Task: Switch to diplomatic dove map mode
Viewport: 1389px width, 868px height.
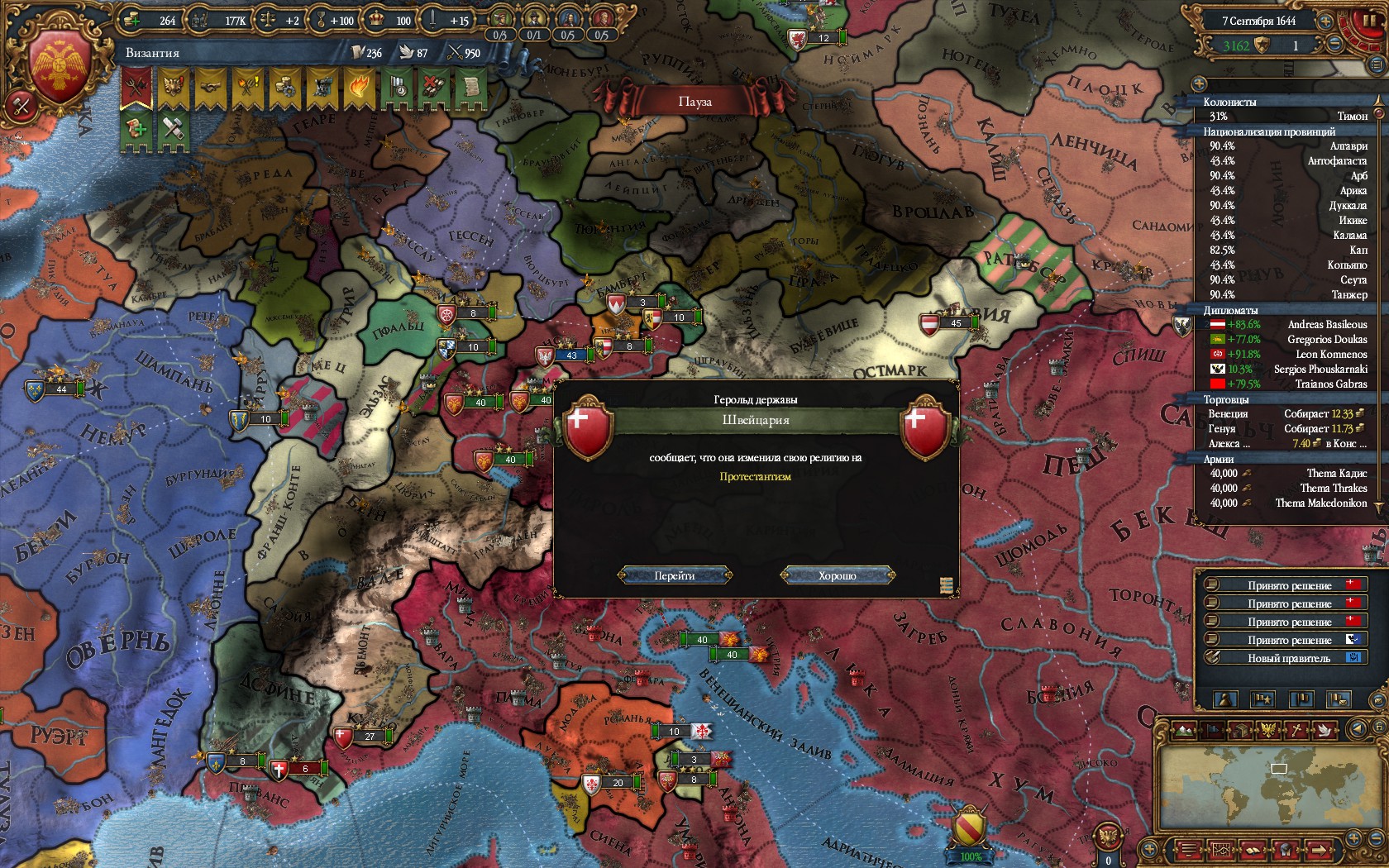Action: pyautogui.click(x=1325, y=731)
